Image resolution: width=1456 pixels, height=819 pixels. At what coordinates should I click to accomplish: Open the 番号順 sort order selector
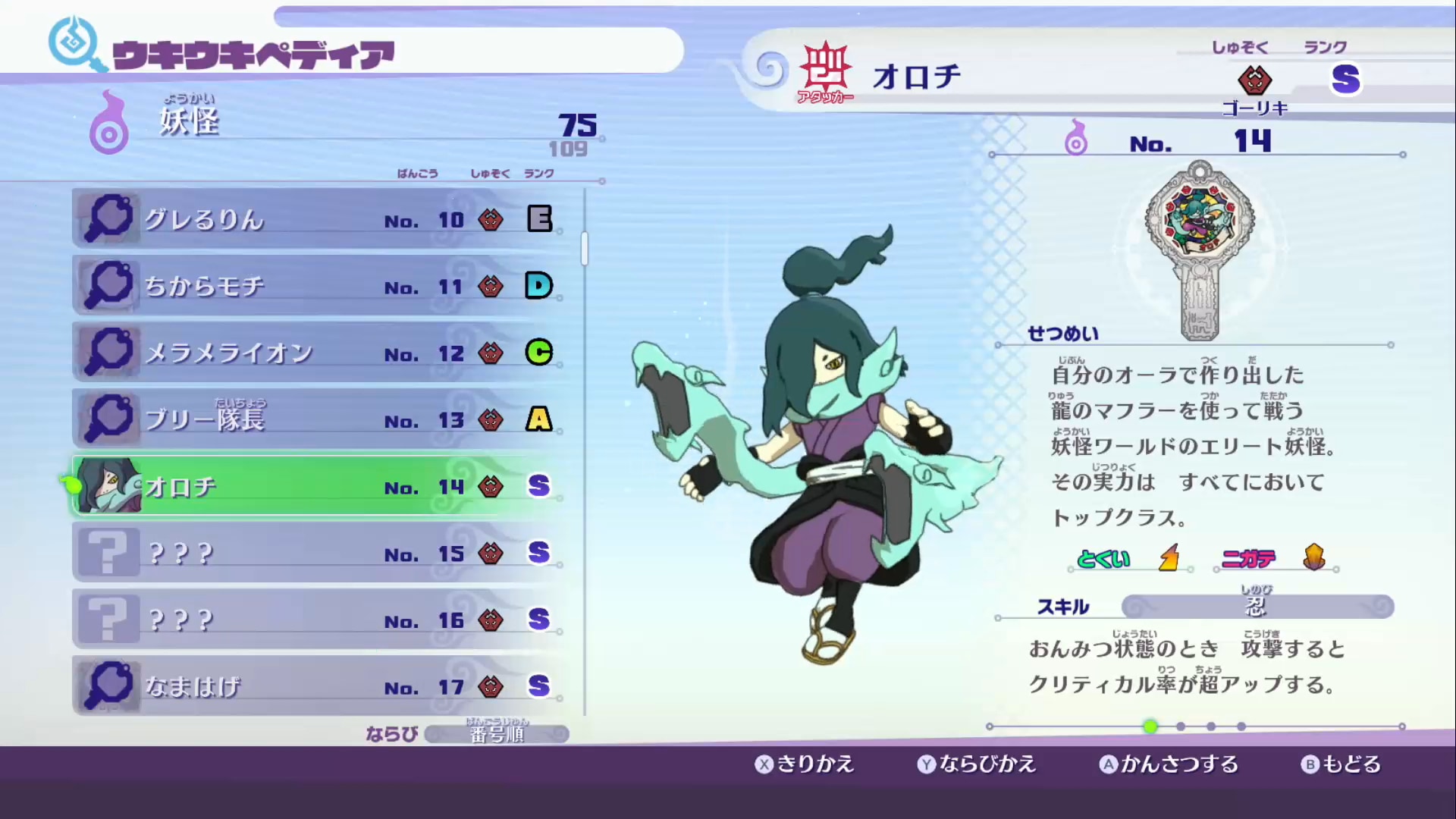coord(497,733)
